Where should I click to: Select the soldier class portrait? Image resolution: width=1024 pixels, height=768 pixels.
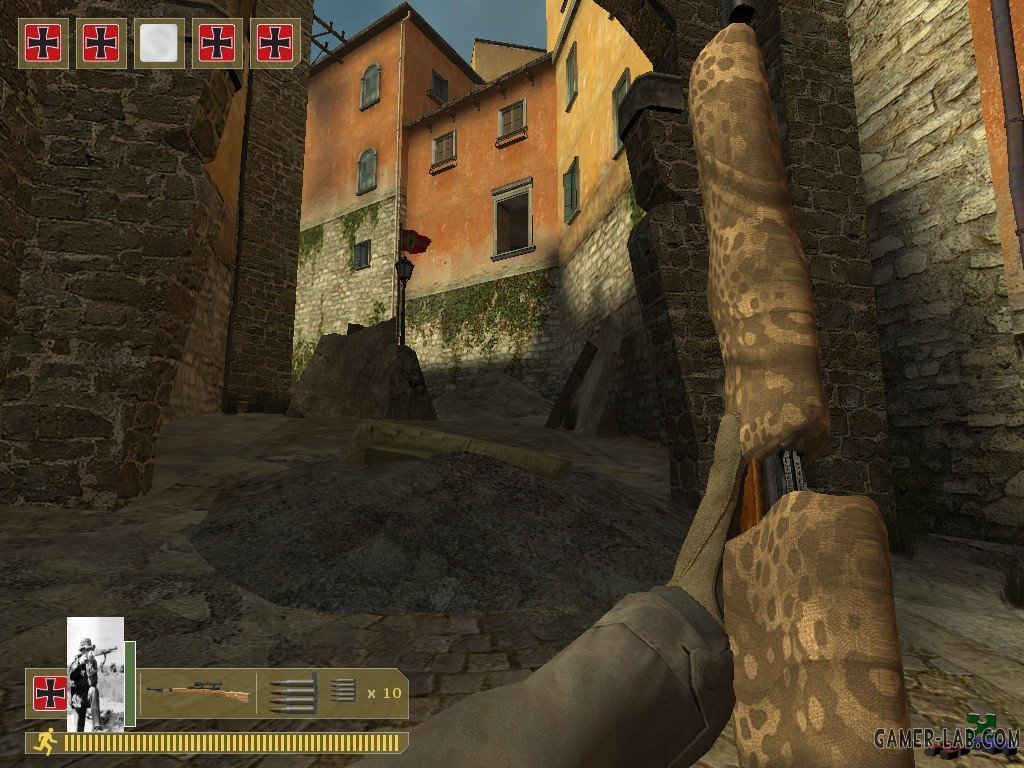tap(95, 673)
